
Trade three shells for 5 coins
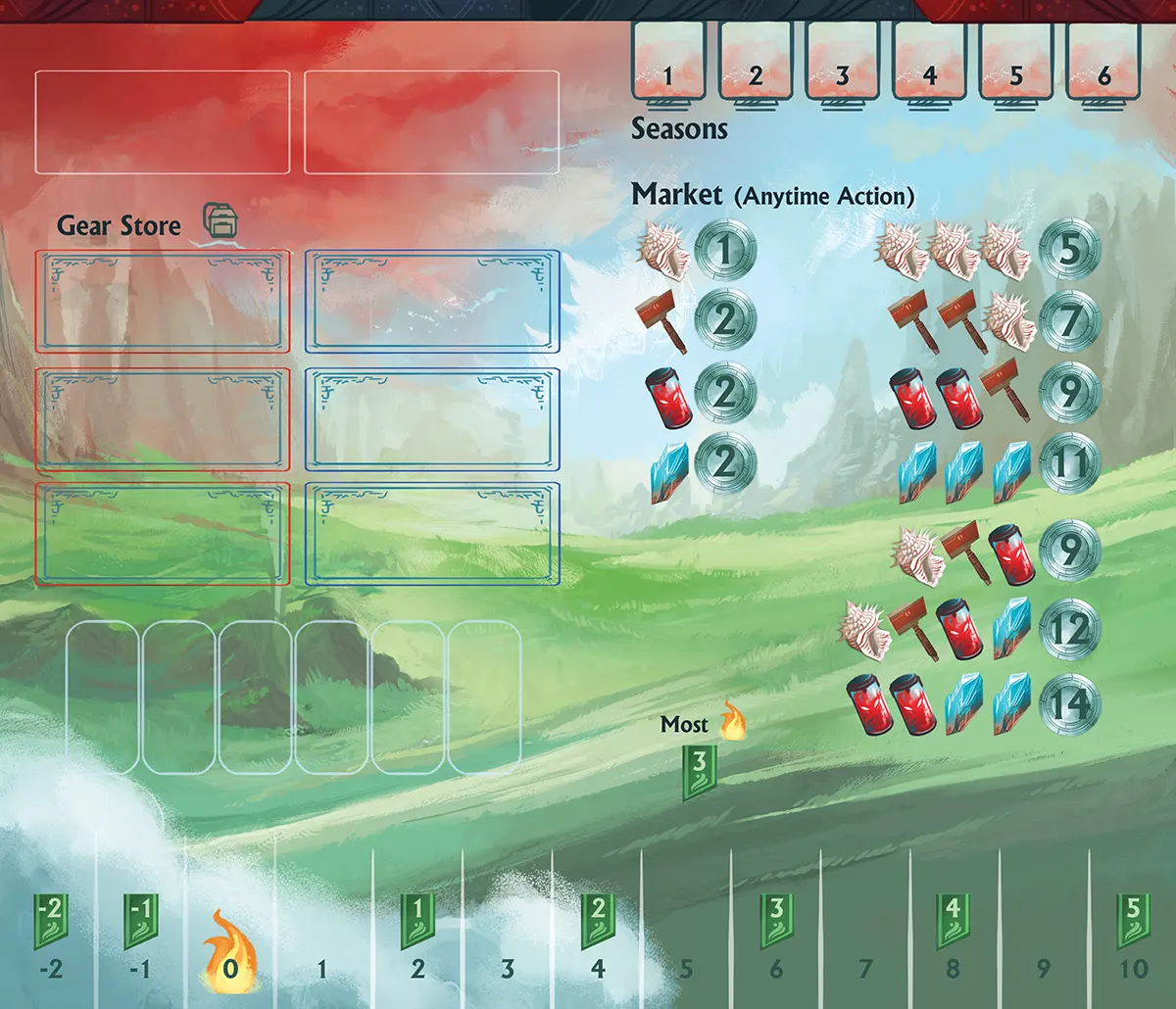click(1068, 251)
